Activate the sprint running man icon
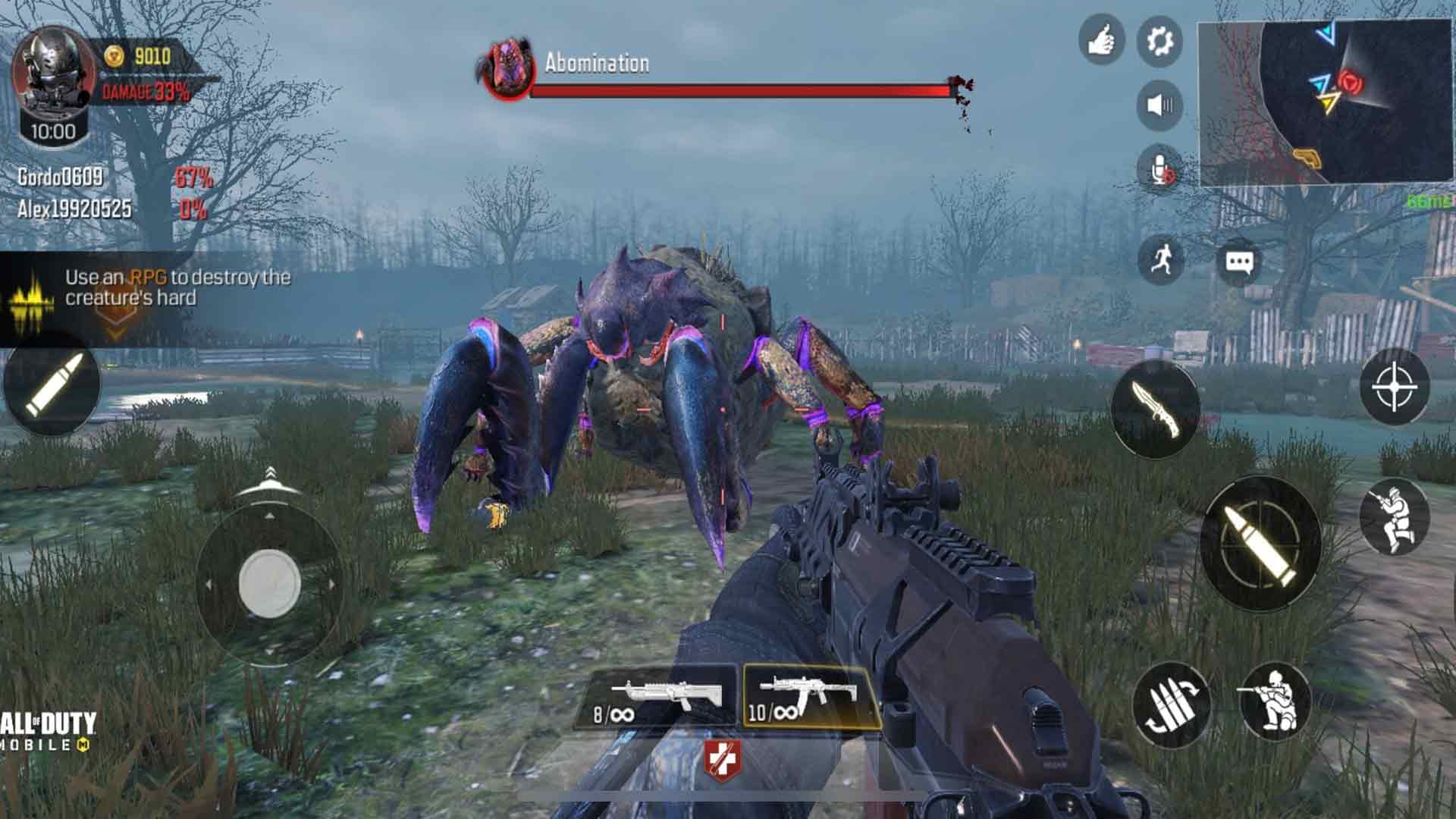The image size is (1456, 819). point(1160,260)
